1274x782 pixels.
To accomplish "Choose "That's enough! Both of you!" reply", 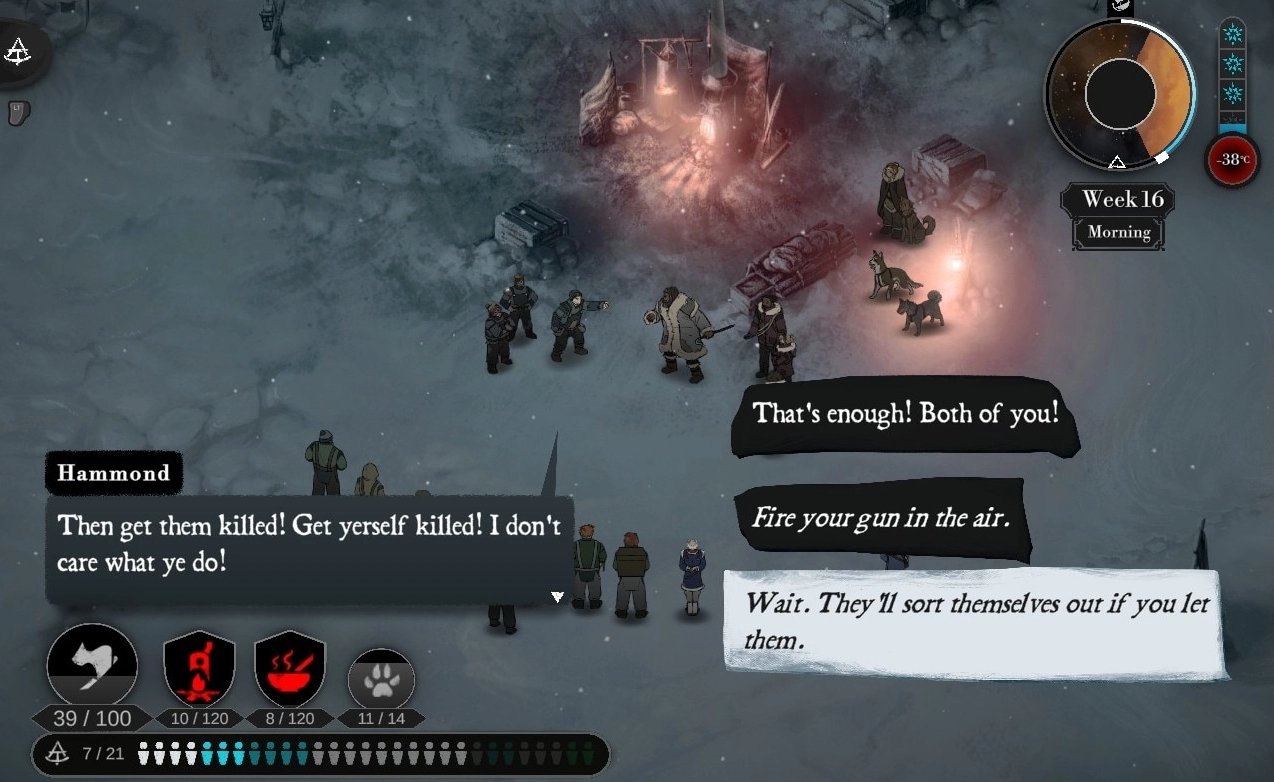I will 904,414.
